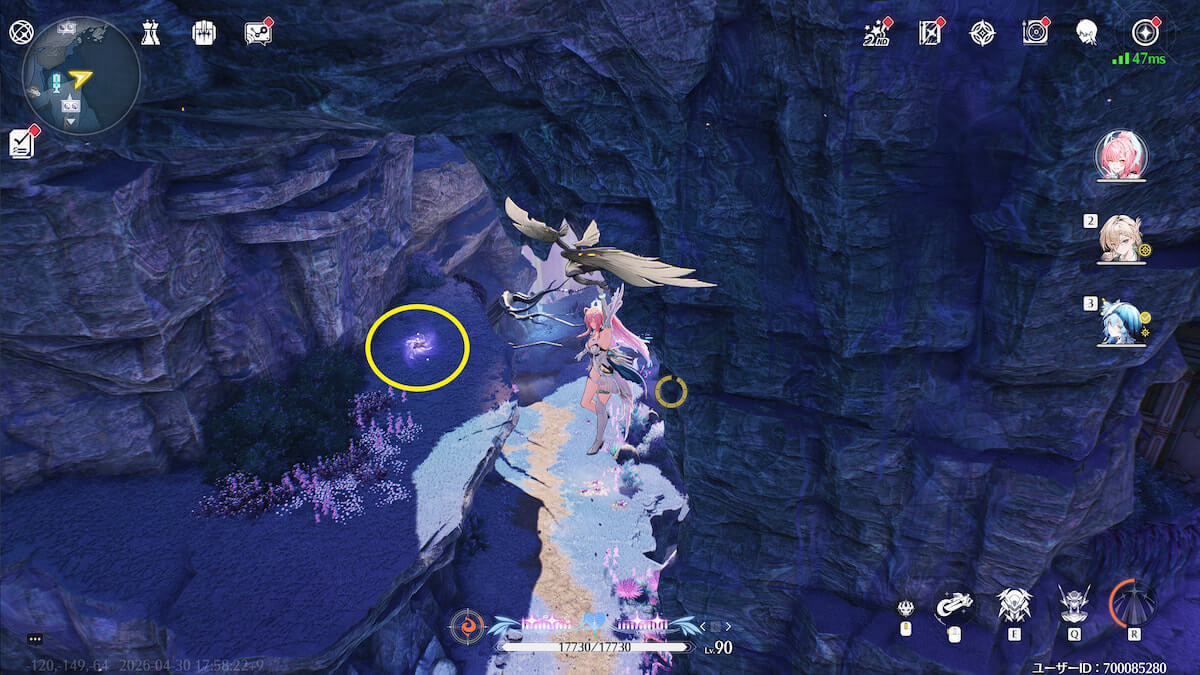Open the four-point compass icon
This screenshot has height=675, width=1200.
(982, 34)
